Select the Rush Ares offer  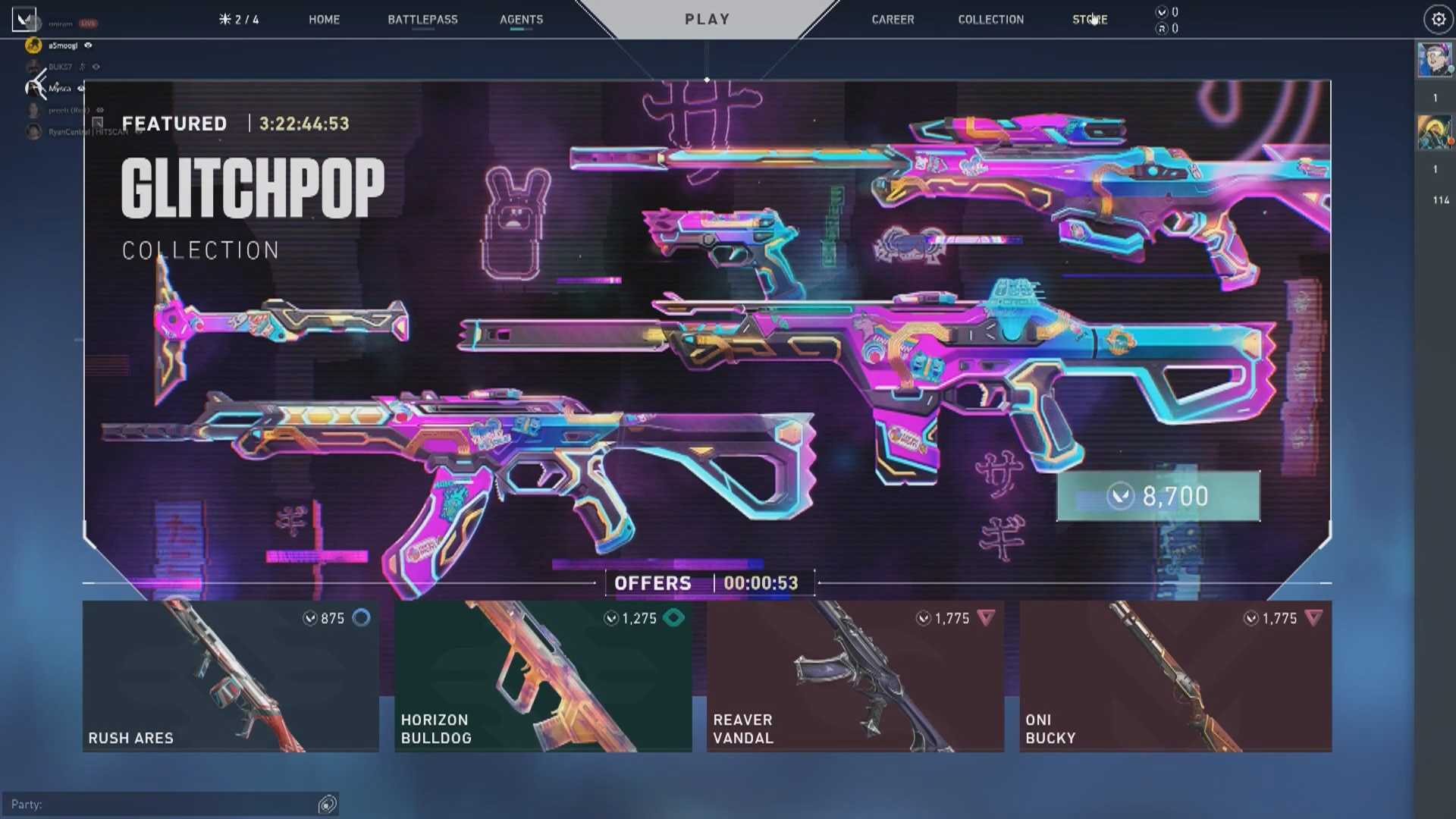(231, 676)
